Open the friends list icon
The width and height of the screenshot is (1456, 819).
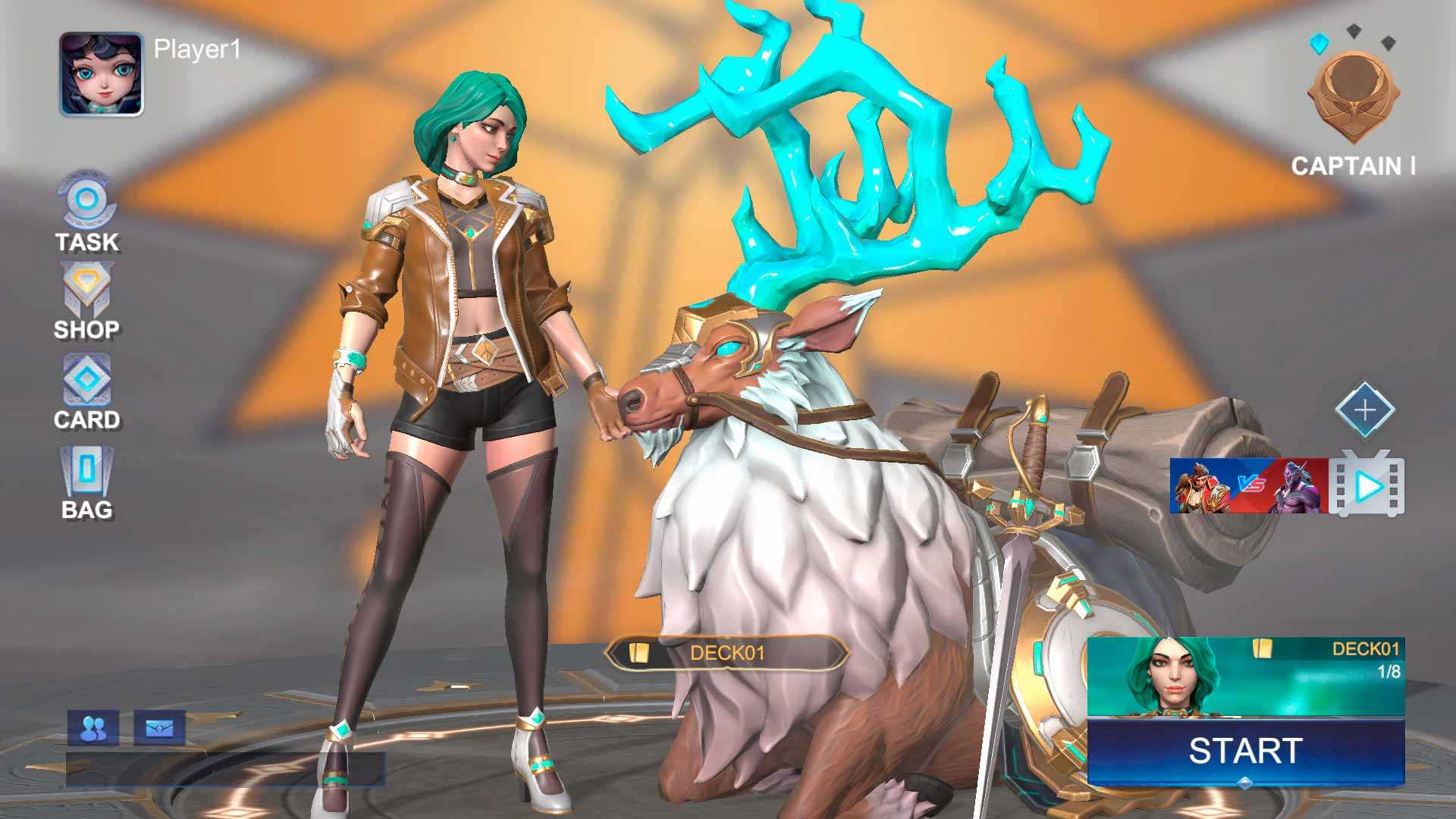tap(93, 729)
